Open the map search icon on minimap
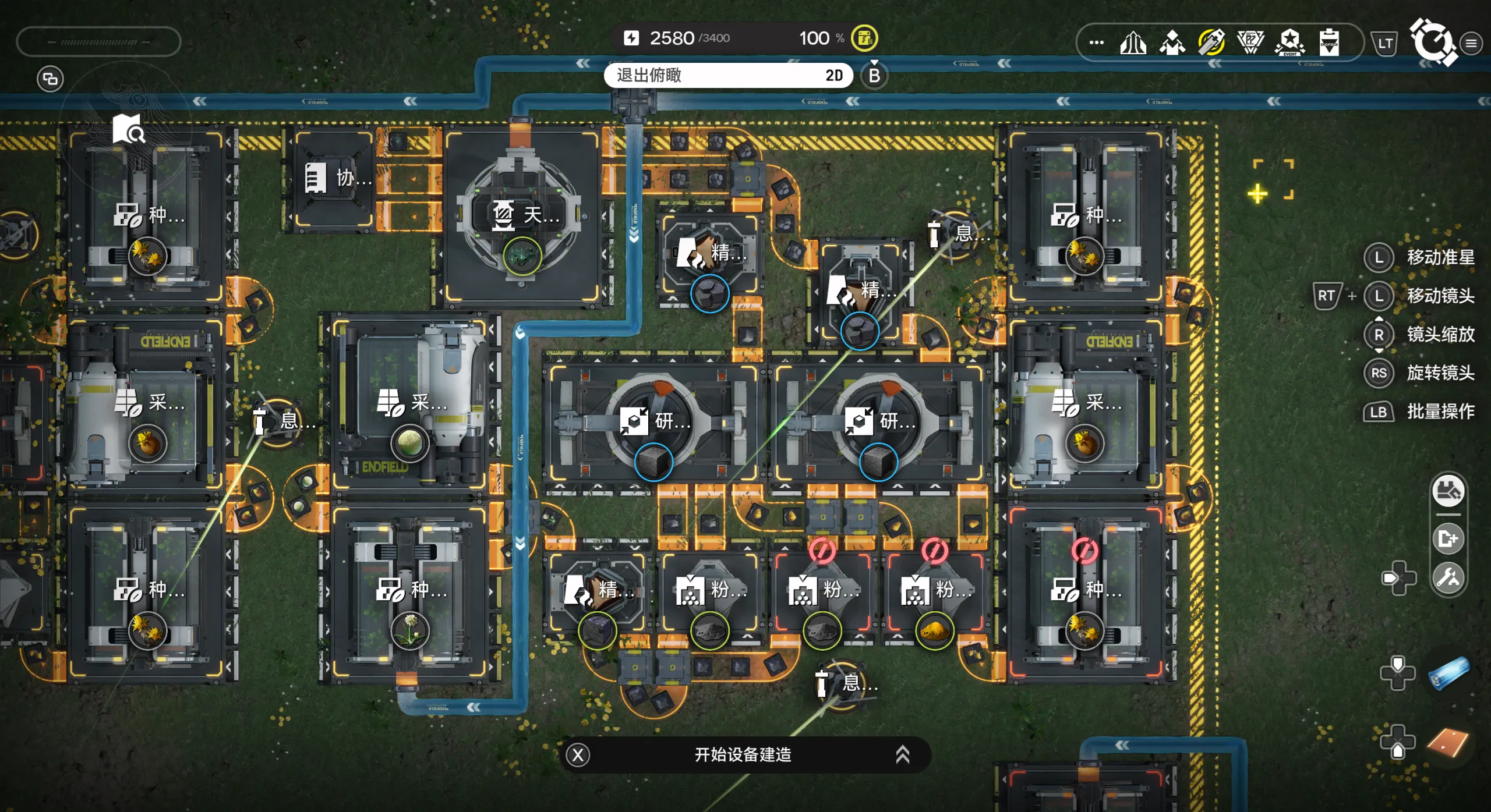 point(129,129)
